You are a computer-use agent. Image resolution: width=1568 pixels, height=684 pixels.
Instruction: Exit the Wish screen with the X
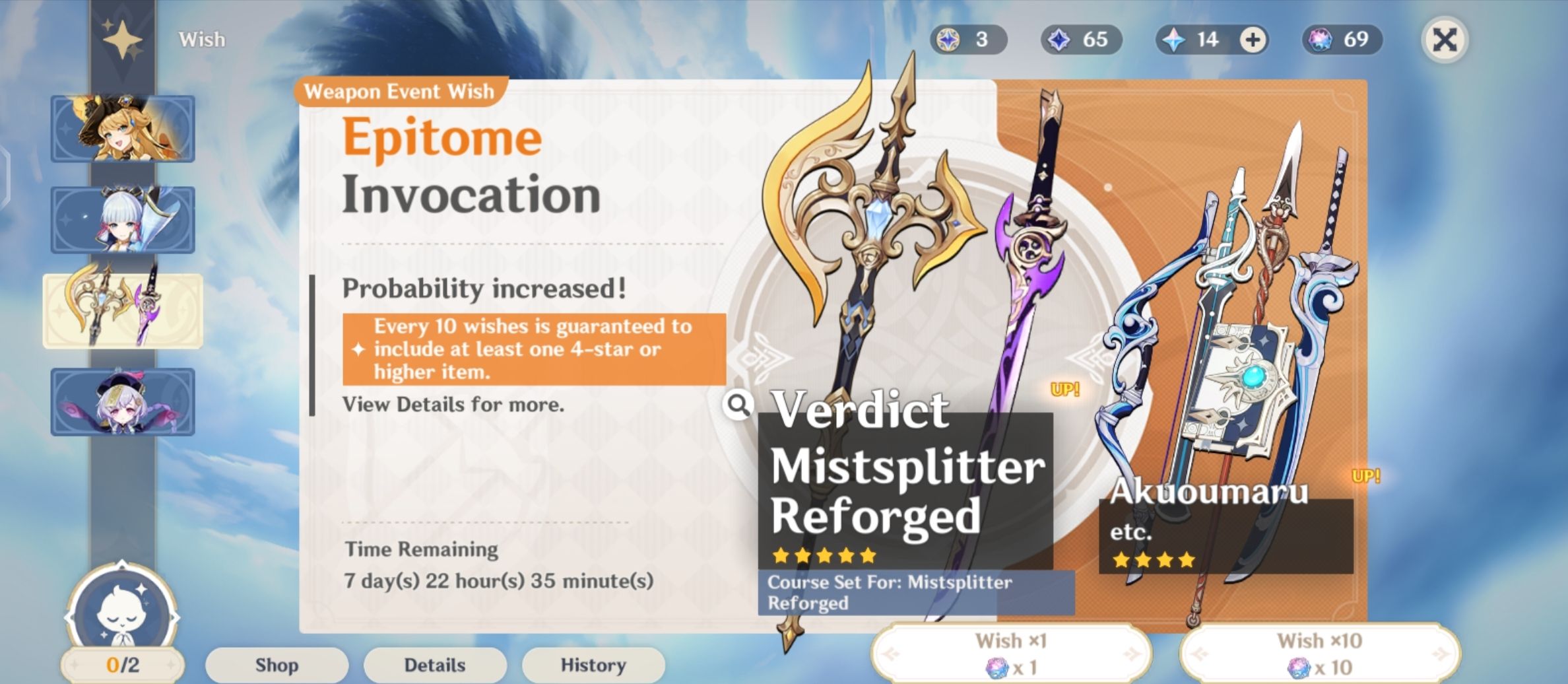1445,40
